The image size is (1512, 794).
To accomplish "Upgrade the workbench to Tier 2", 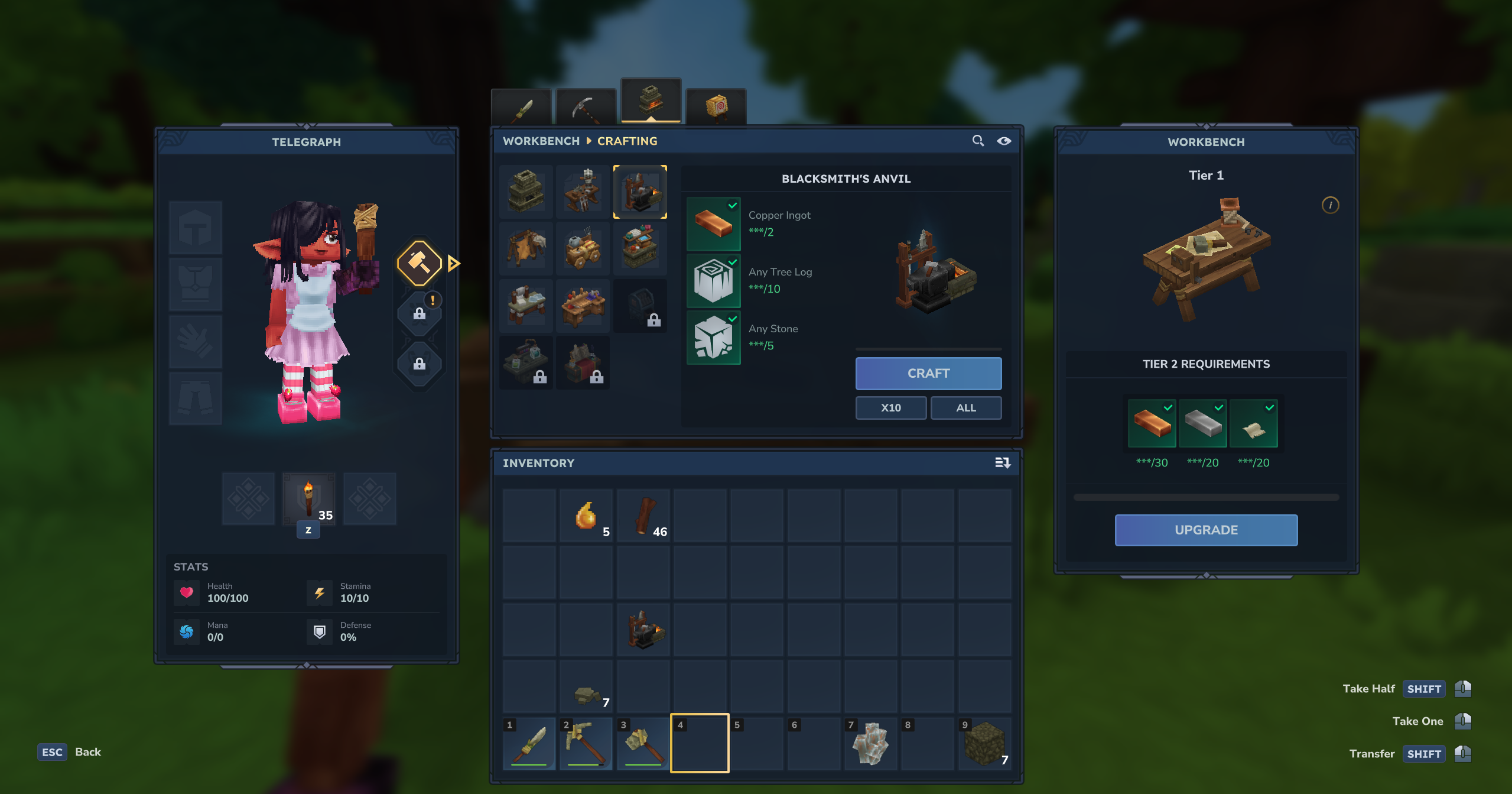I will pos(1205,530).
